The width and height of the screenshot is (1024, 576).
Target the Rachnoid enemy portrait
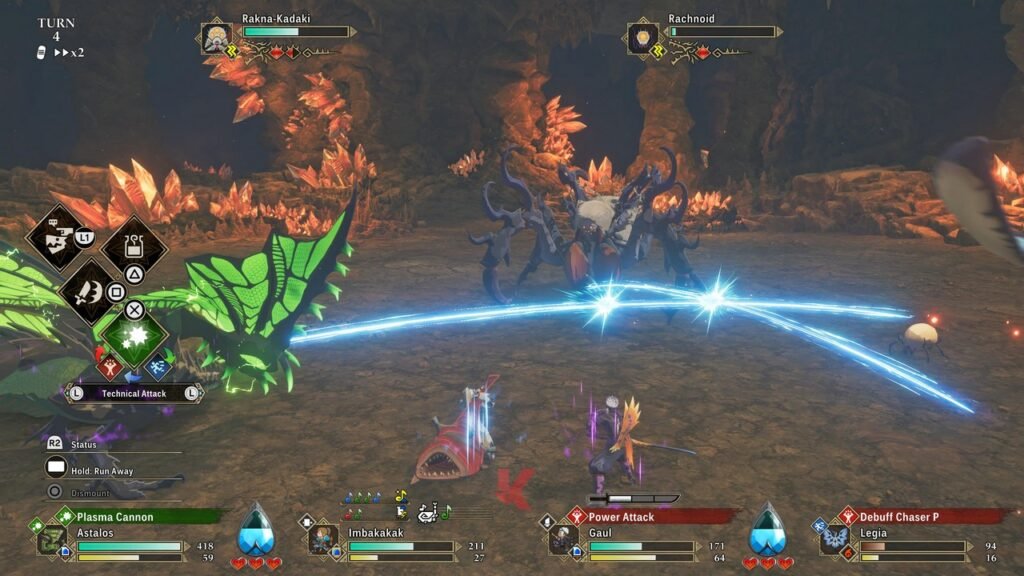(643, 39)
